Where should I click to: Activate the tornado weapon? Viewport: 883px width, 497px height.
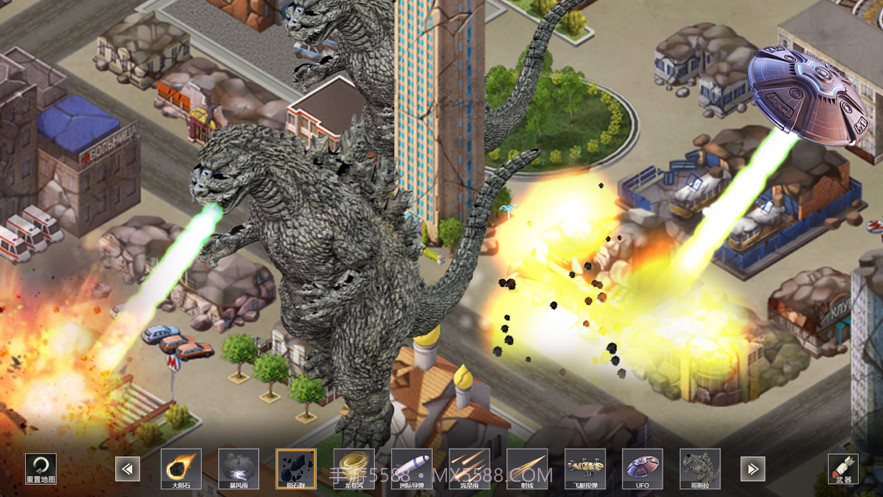point(353,467)
